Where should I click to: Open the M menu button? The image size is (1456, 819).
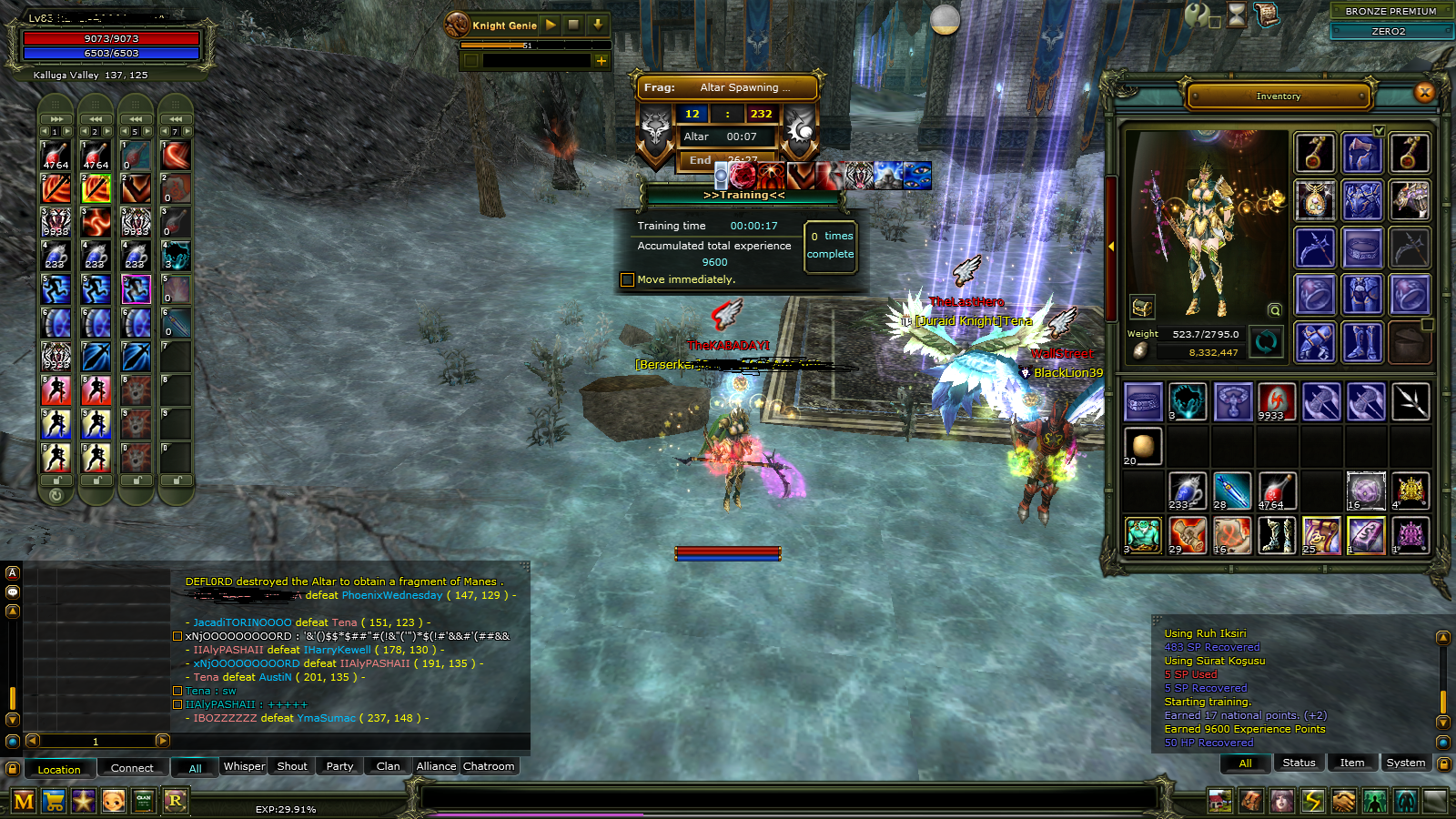point(24,802)
